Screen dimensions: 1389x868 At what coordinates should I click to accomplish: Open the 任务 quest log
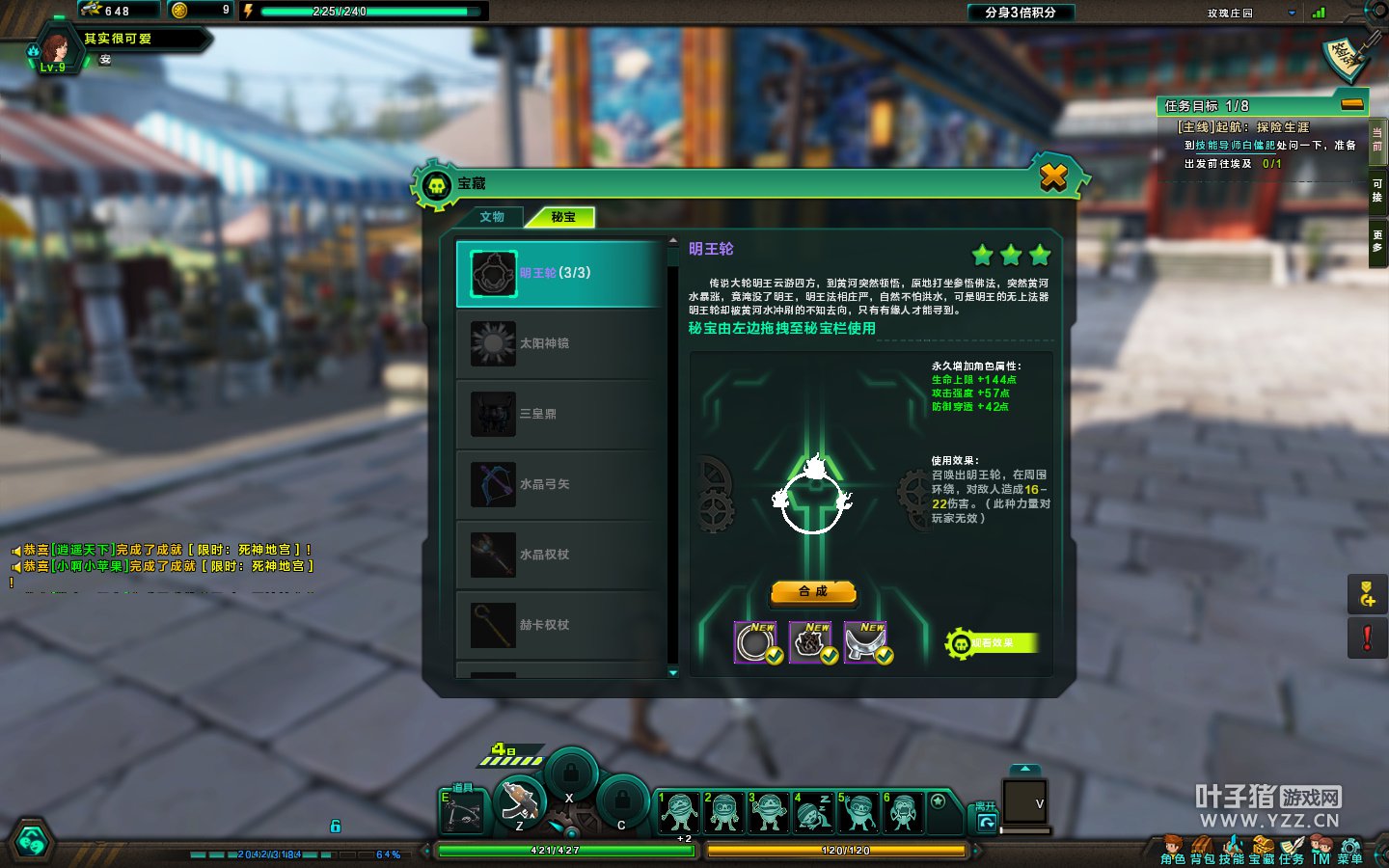tap(1292, 850)
